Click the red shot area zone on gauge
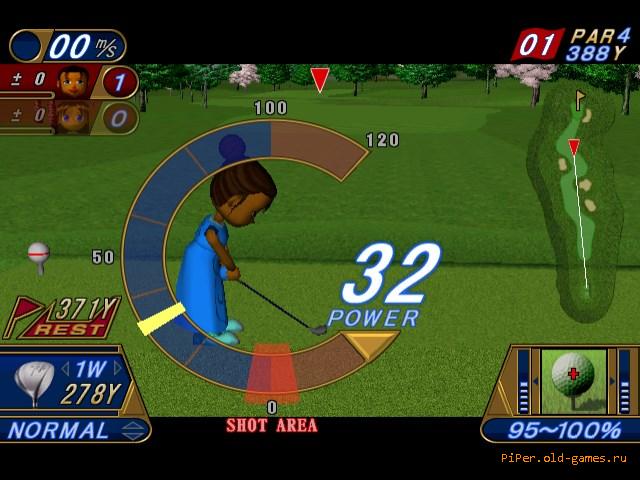The image size is (640, 480). coord(271,372)
